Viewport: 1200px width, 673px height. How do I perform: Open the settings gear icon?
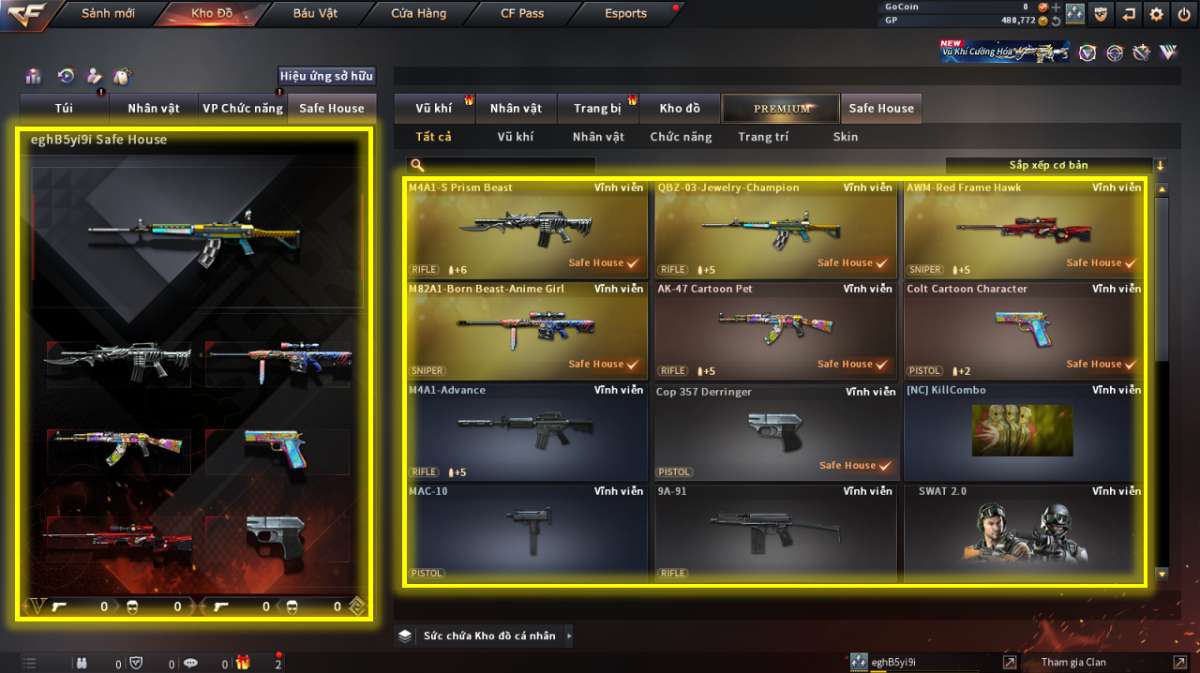coord(1157,14)
